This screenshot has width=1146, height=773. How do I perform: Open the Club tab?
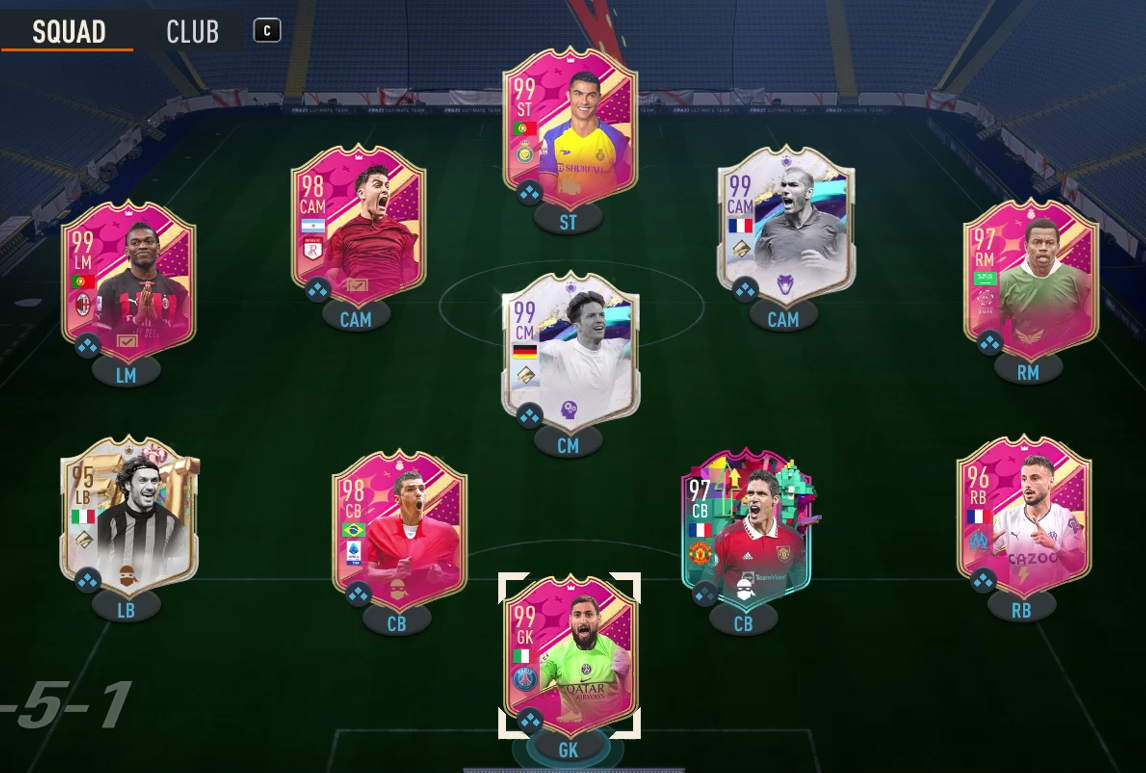(x=192, y=31)
